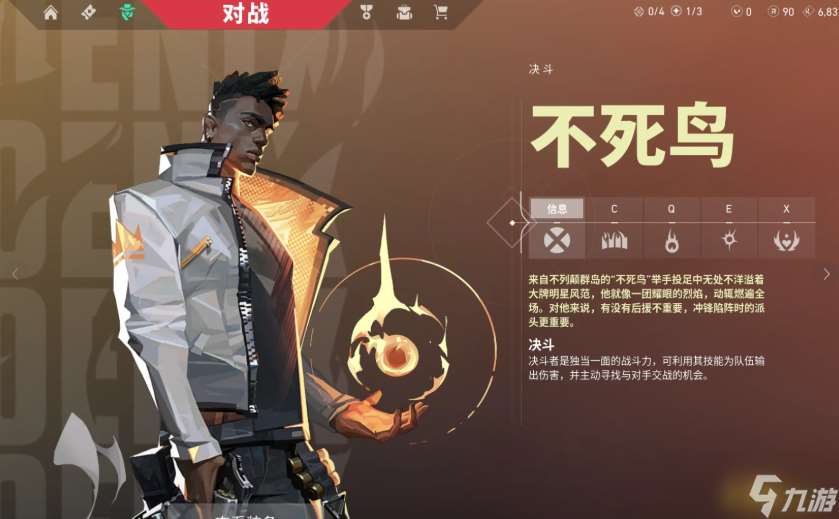Select the green agents icon

pyautogui.click(x=127, y=13)
